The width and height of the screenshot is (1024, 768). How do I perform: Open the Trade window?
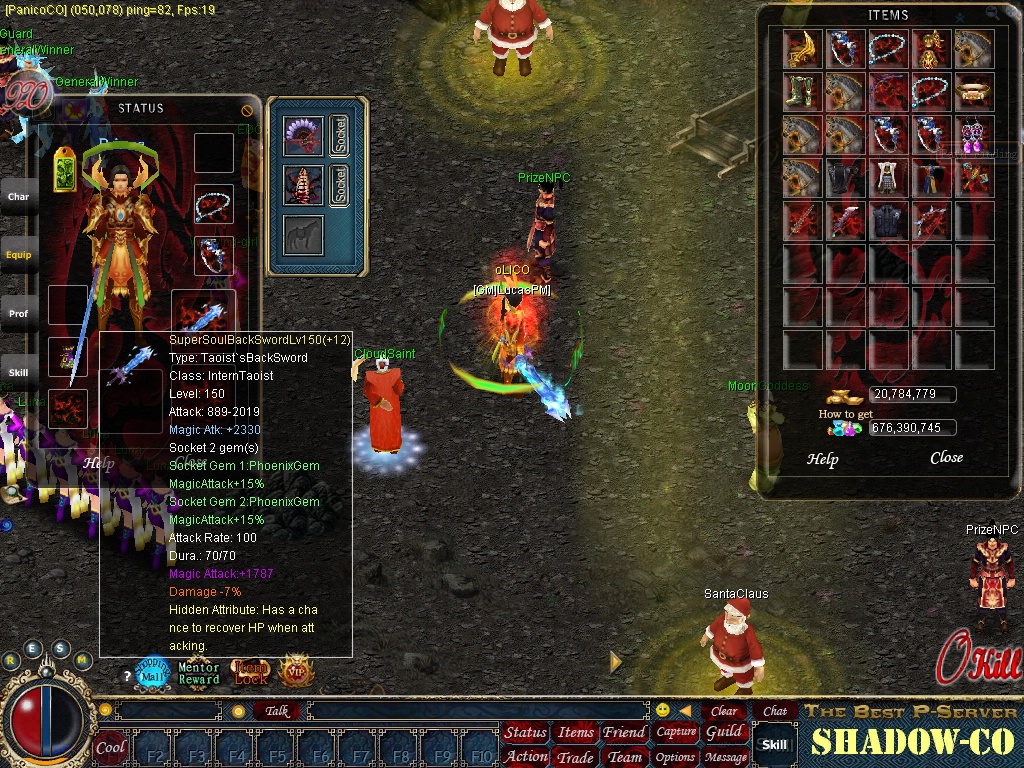575,757
